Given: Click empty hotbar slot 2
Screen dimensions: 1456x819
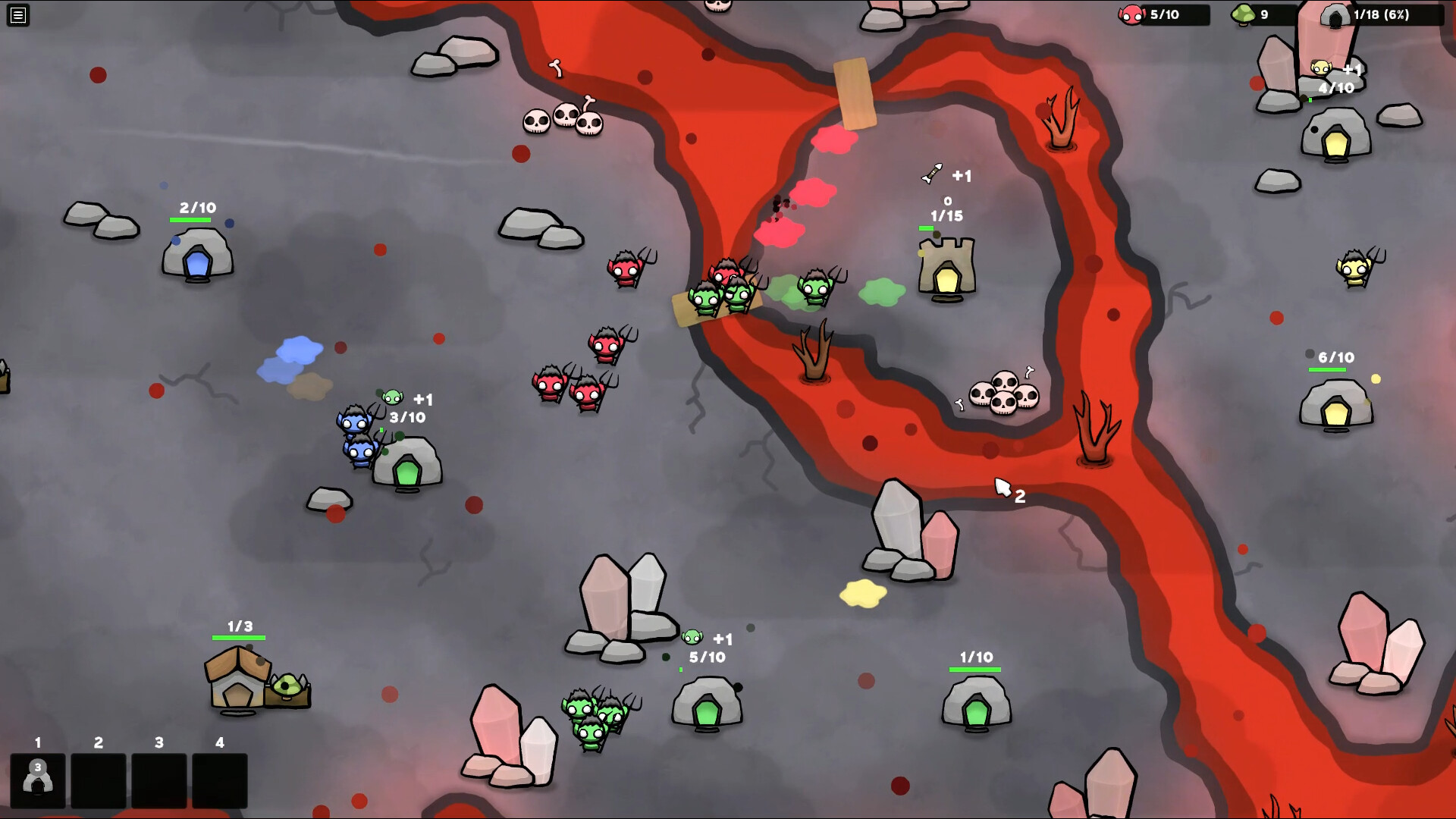Looking at the screenshot, I should tap(98, 778).
